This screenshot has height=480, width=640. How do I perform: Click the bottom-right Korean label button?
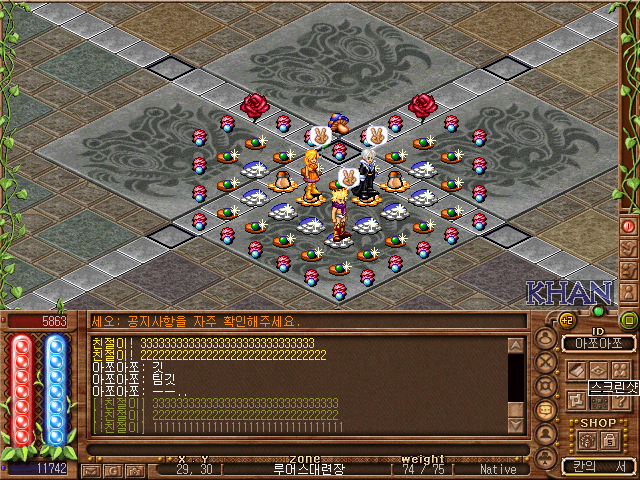[598, 466]
